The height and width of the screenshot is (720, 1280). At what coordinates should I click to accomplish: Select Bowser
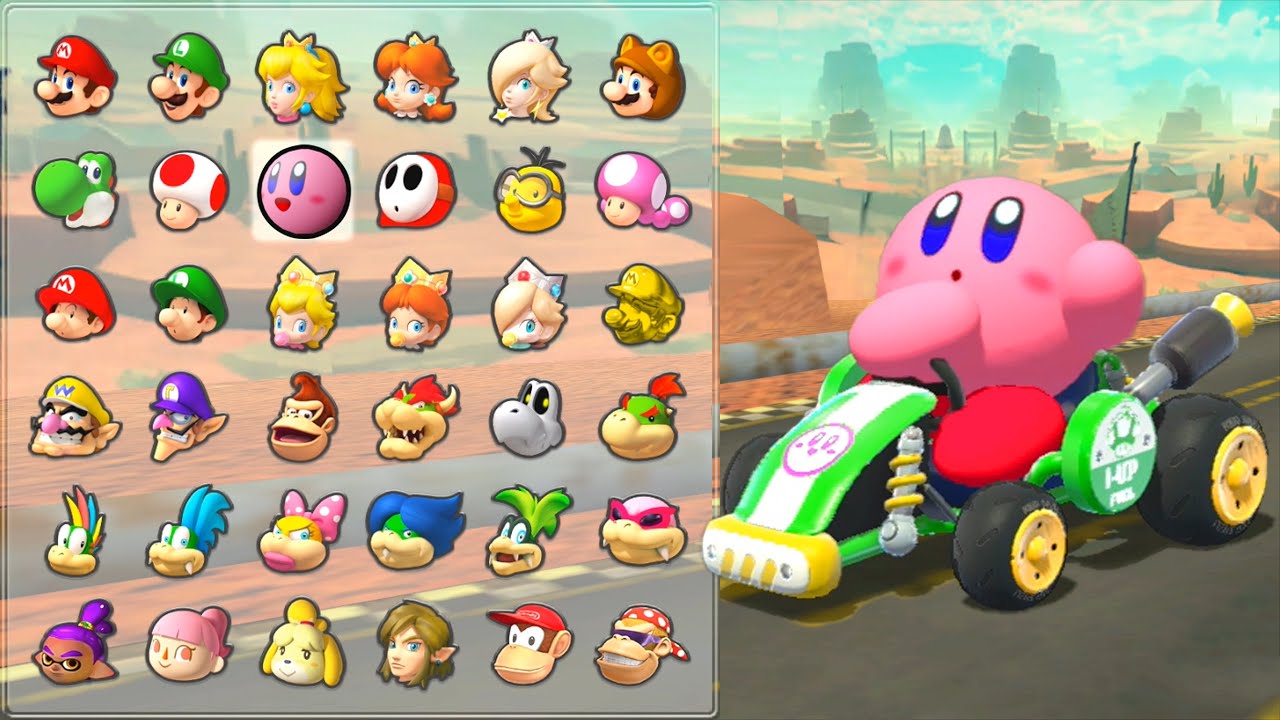point(417,420)
